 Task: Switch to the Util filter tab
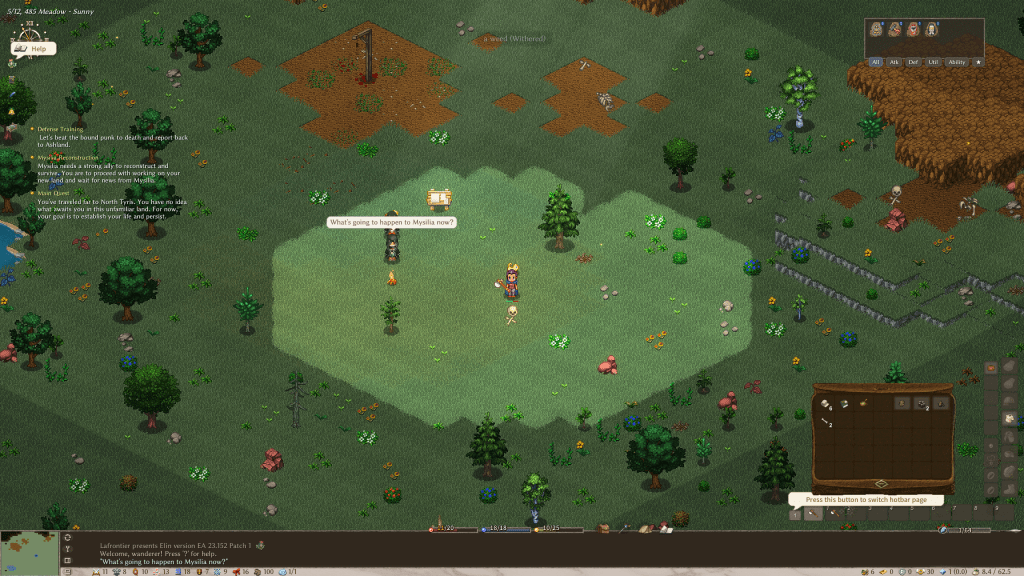[x=933, y=62]
